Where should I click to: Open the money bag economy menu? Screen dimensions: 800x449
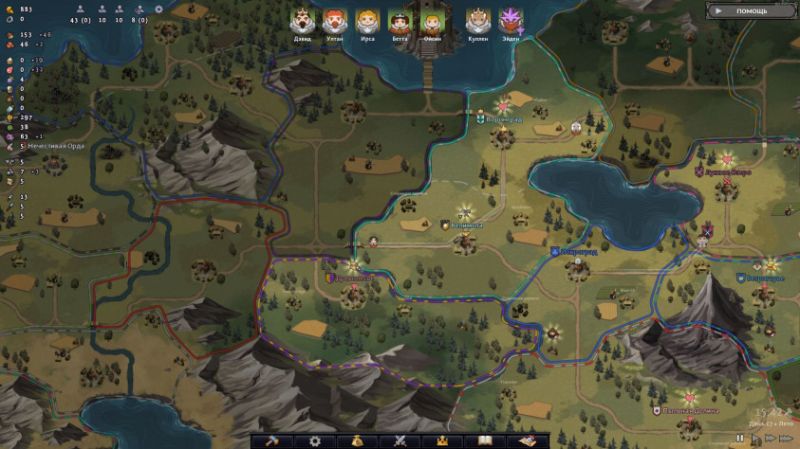click(356, 440)
